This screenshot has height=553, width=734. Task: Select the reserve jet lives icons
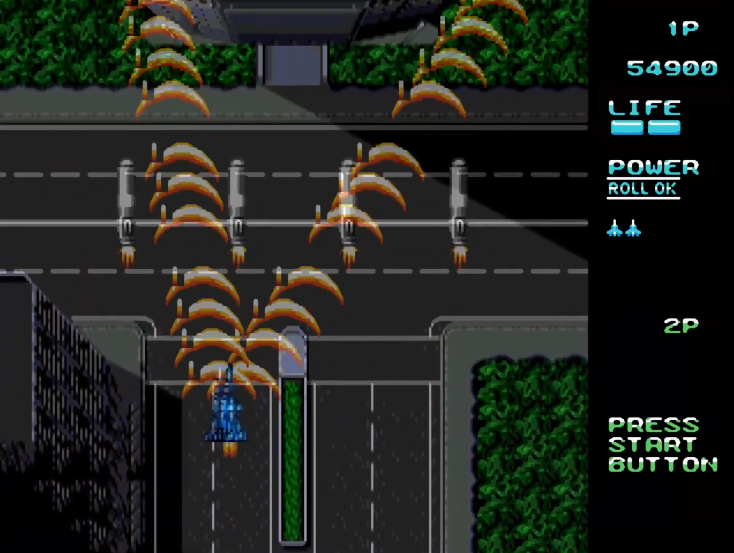(624, 229)
